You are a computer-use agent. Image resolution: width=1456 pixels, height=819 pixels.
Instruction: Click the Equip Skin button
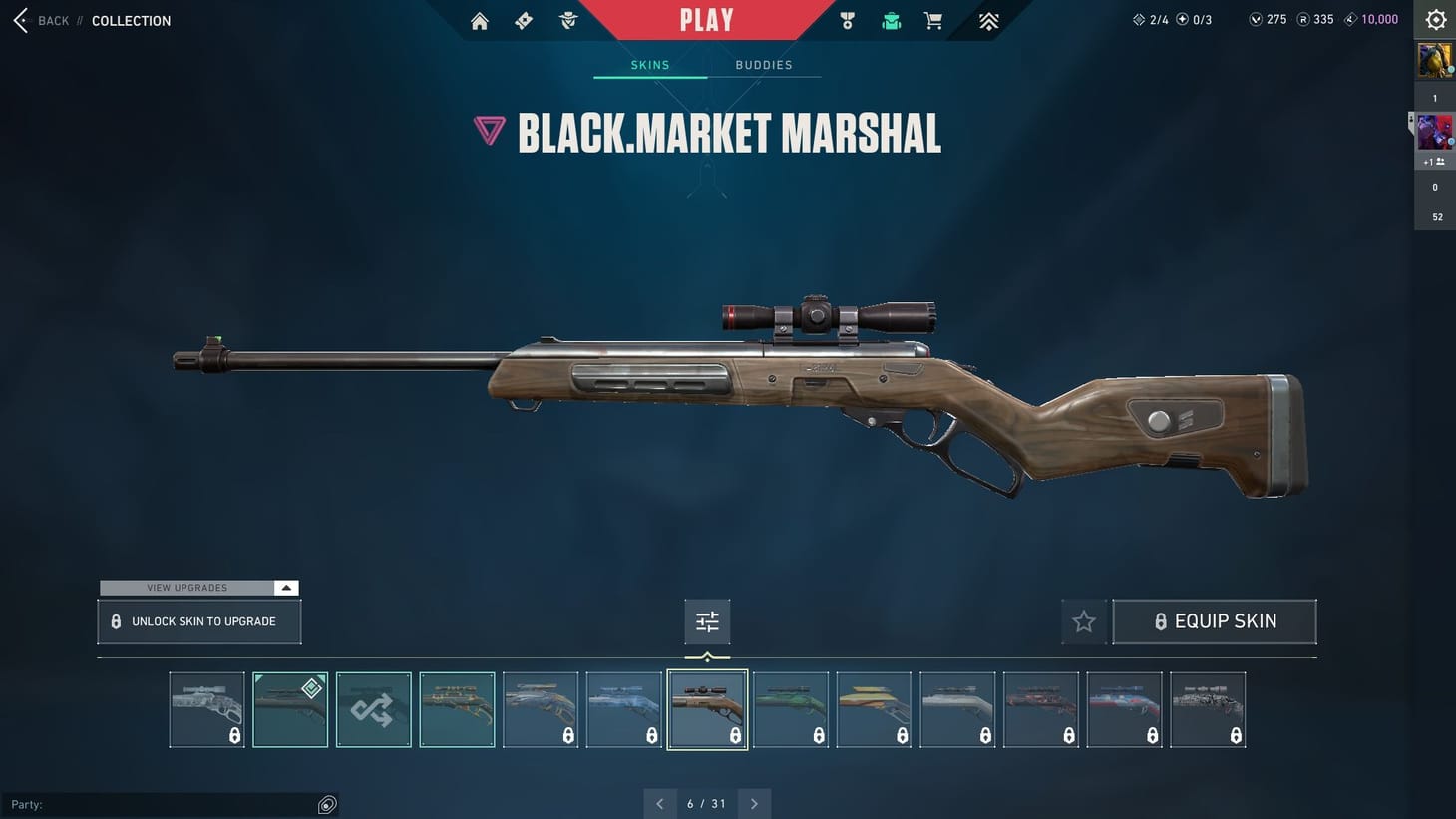(1215, 621)
